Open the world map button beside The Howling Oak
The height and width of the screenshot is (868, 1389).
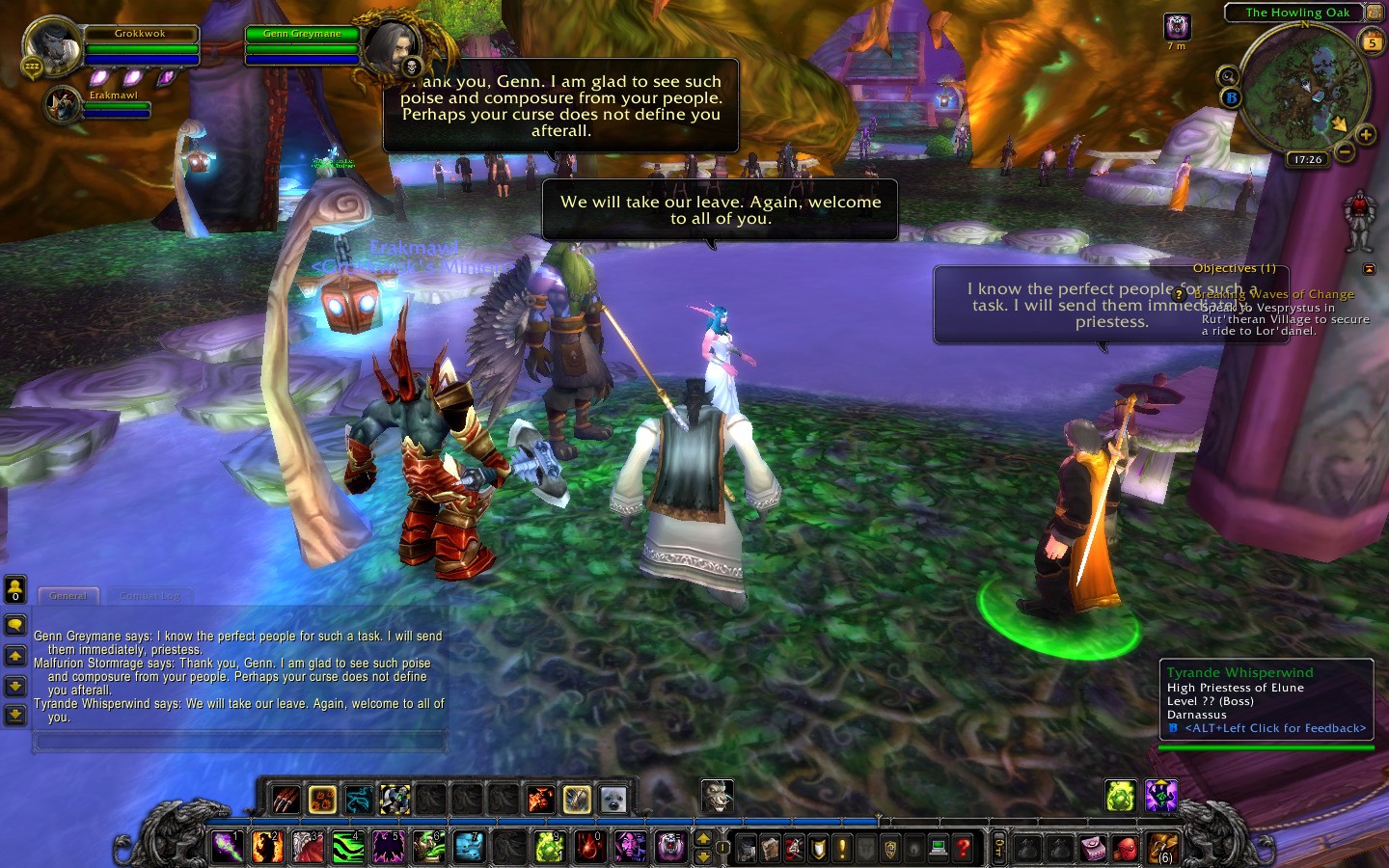tap(1375, 12)
